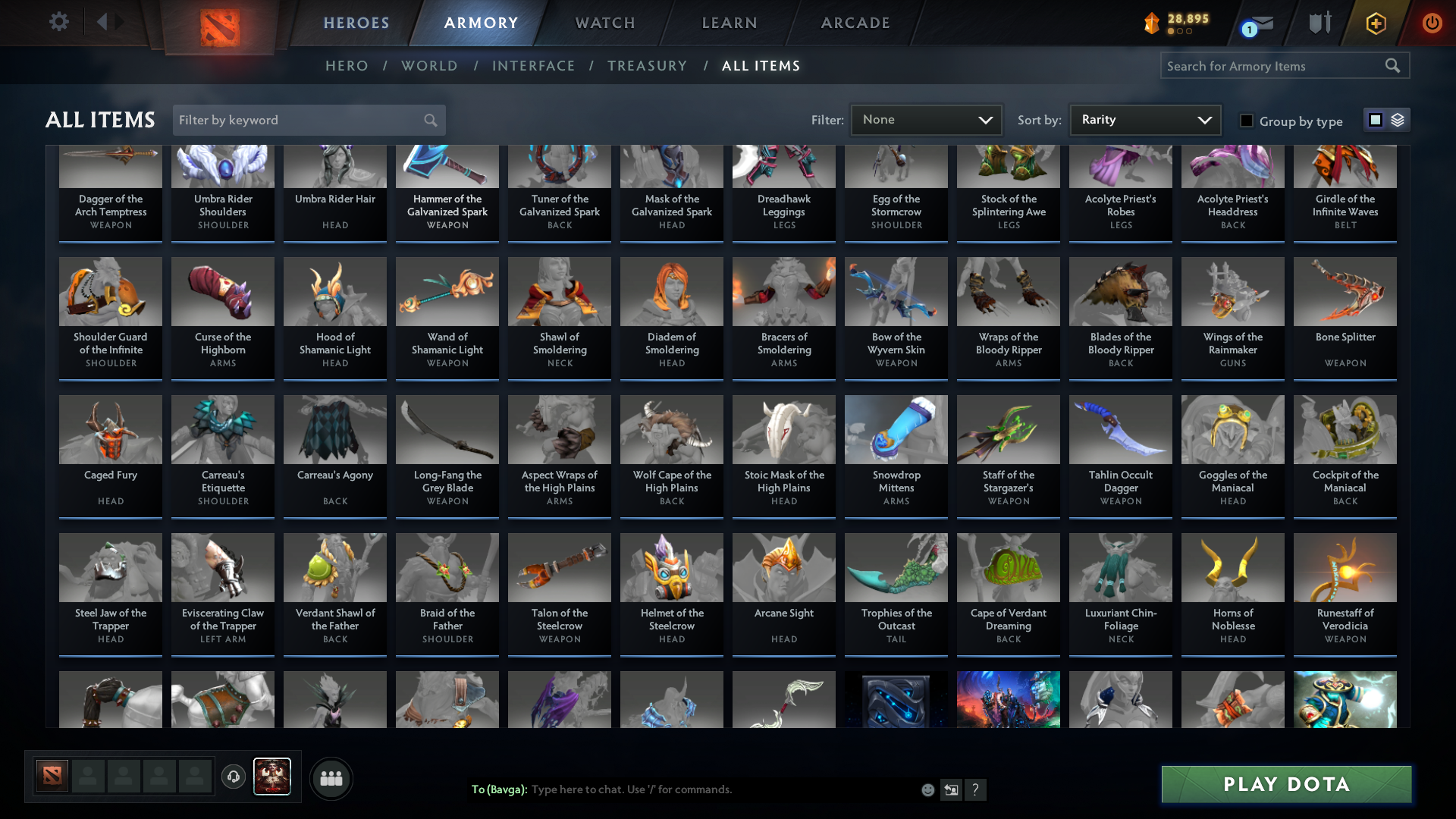Click the voice chat headset icon

(x=233, y=778)
